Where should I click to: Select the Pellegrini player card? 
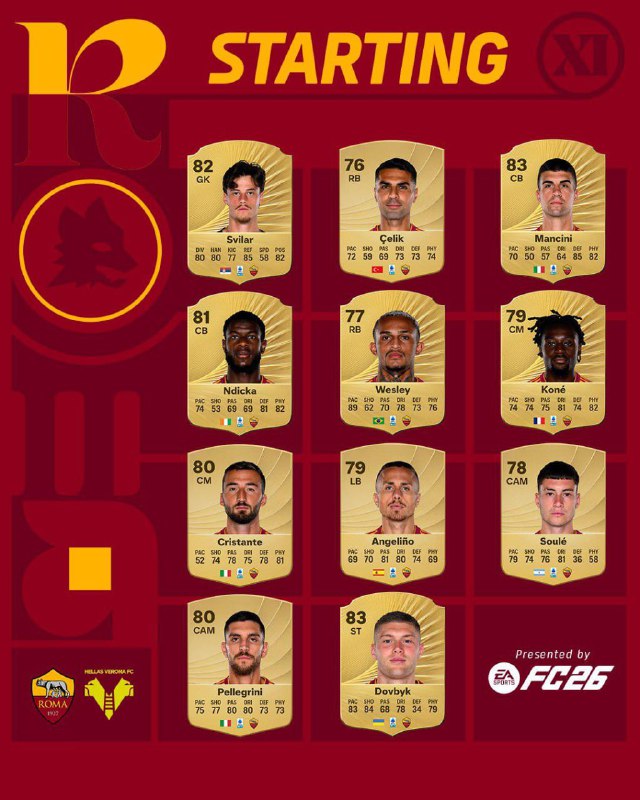pos(242,666)
